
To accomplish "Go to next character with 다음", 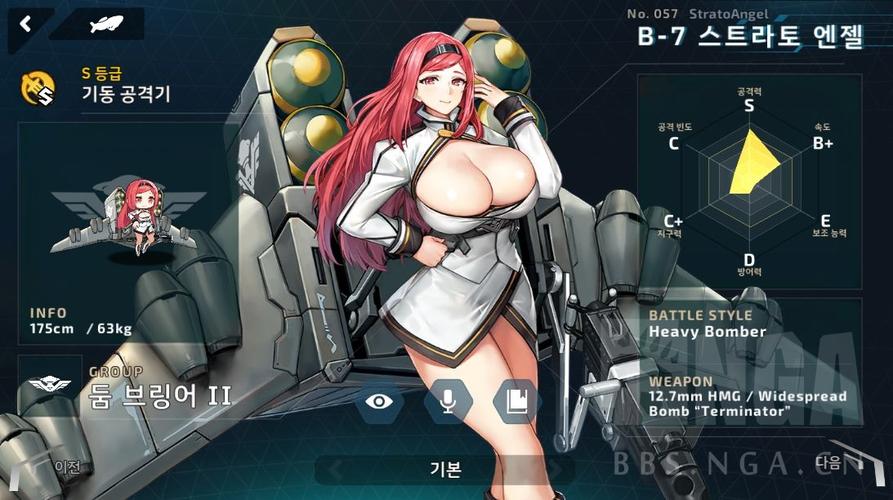I will pos(830,461).
